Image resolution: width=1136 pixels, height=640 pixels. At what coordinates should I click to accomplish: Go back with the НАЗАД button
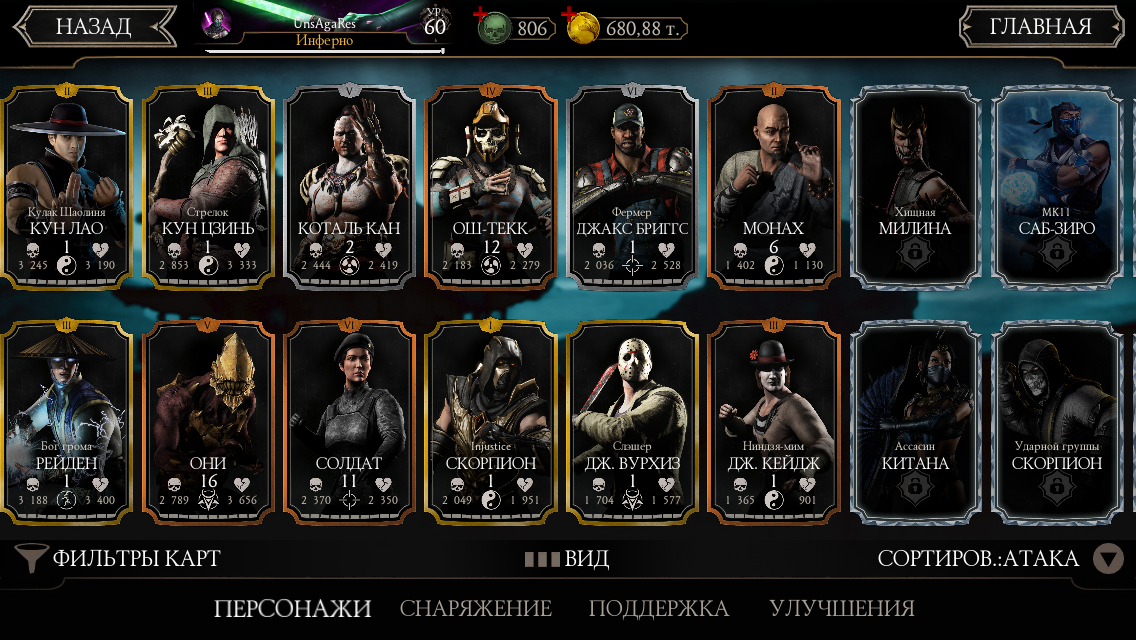click(93, 27)
